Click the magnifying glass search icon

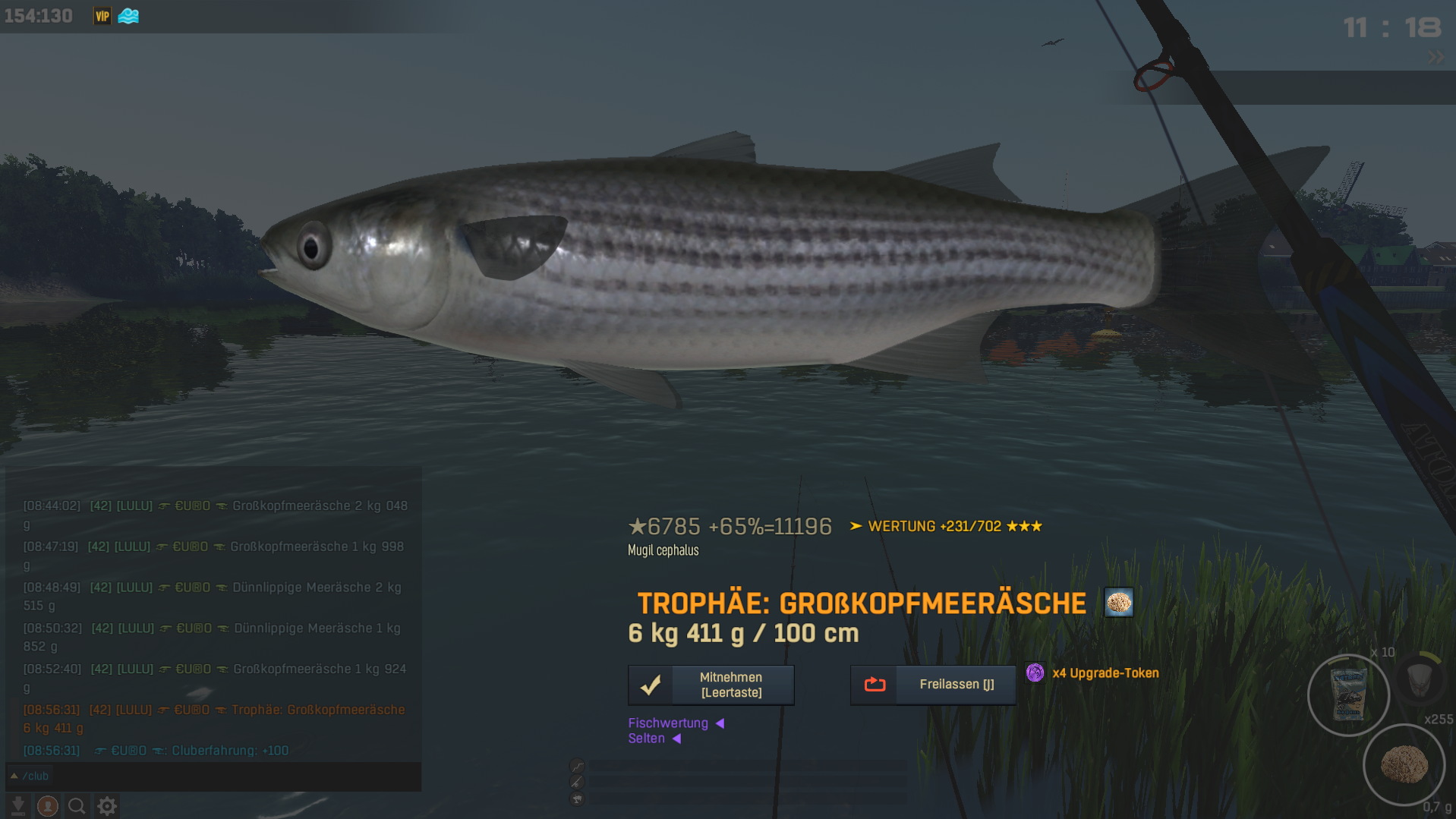(x=77, y=806)
